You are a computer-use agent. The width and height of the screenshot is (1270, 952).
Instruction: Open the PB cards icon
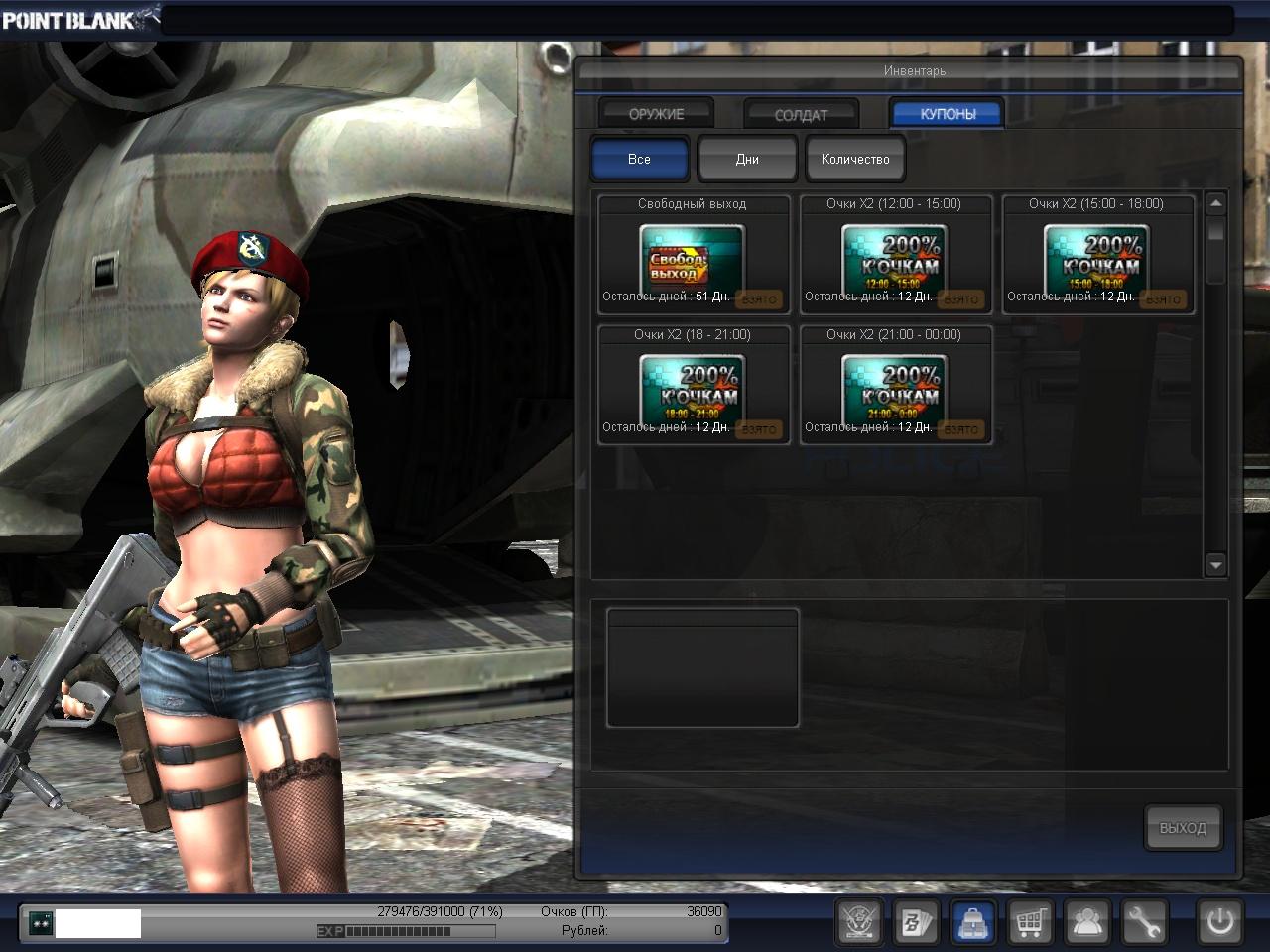tap(916, 923)
